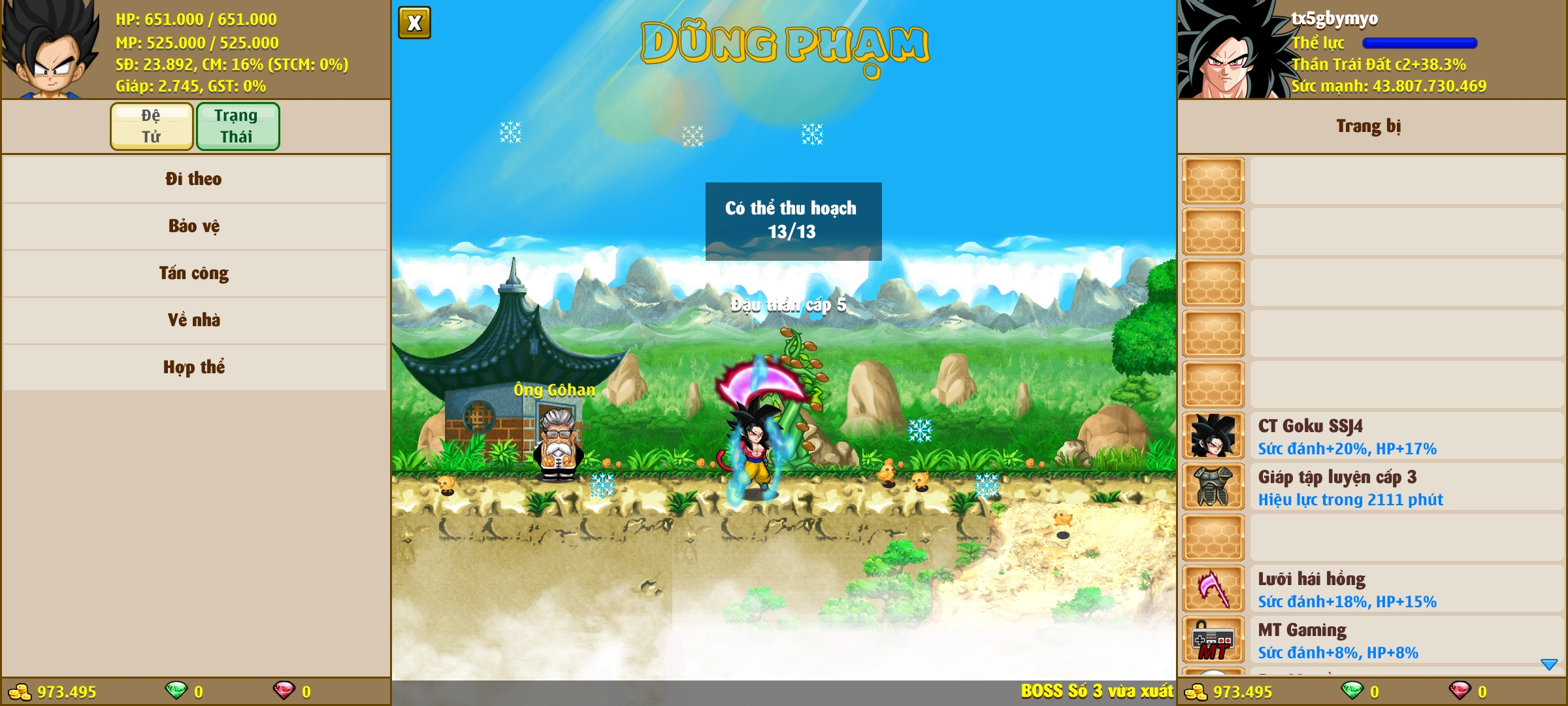Click the tx5gbymyo character portrait
The height and width of the screenshot is (706, 1568).
1232,50
